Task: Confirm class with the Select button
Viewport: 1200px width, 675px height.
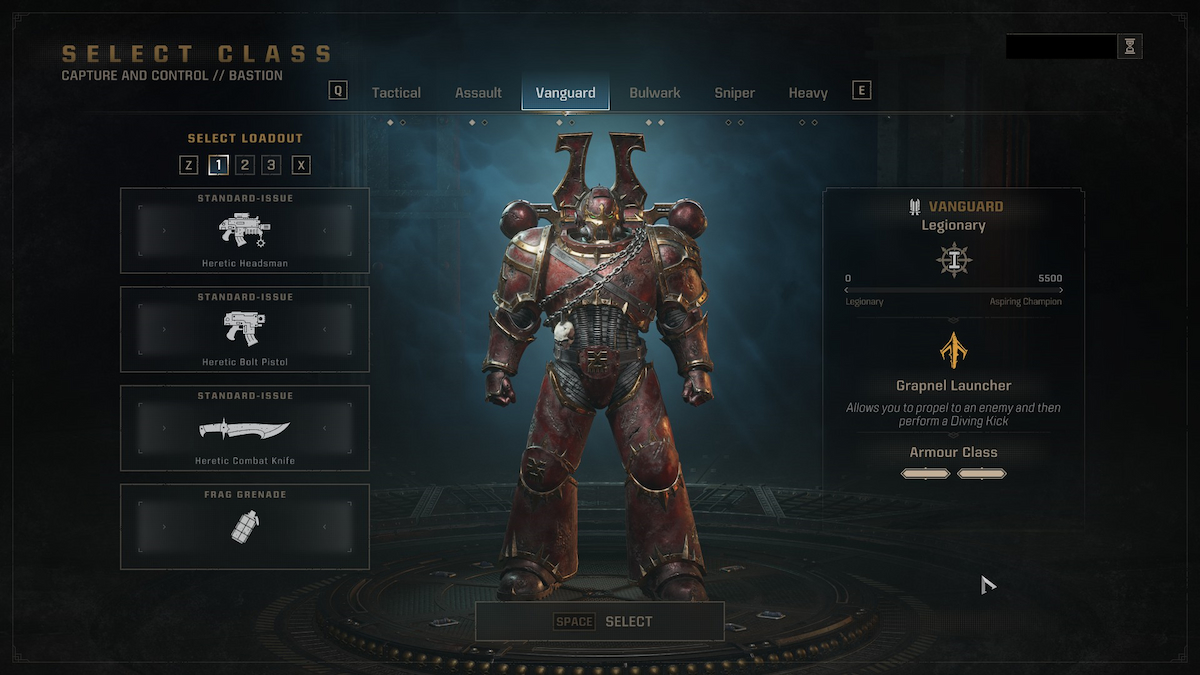Action: pos(600,621)
